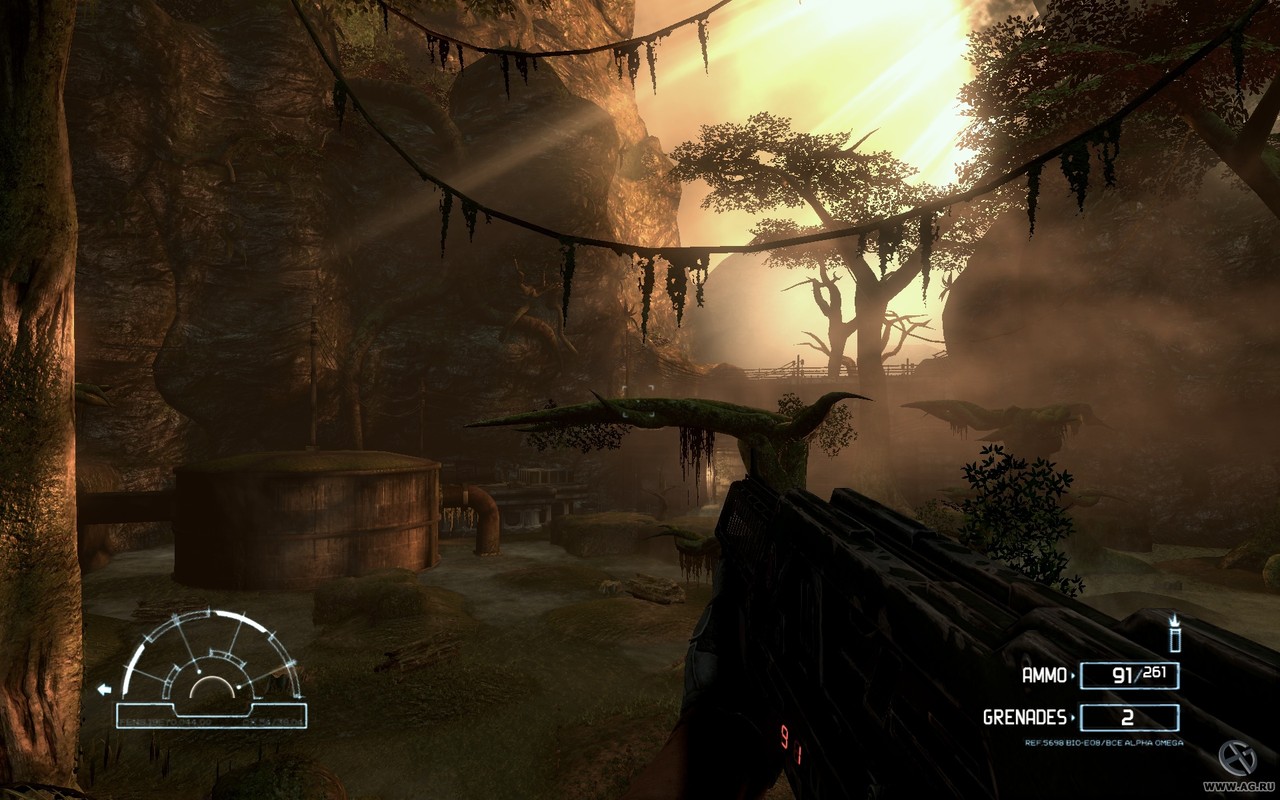Click the arrow beside the motion tracker
Screen dimensions: 1280x800
(104, 689)
